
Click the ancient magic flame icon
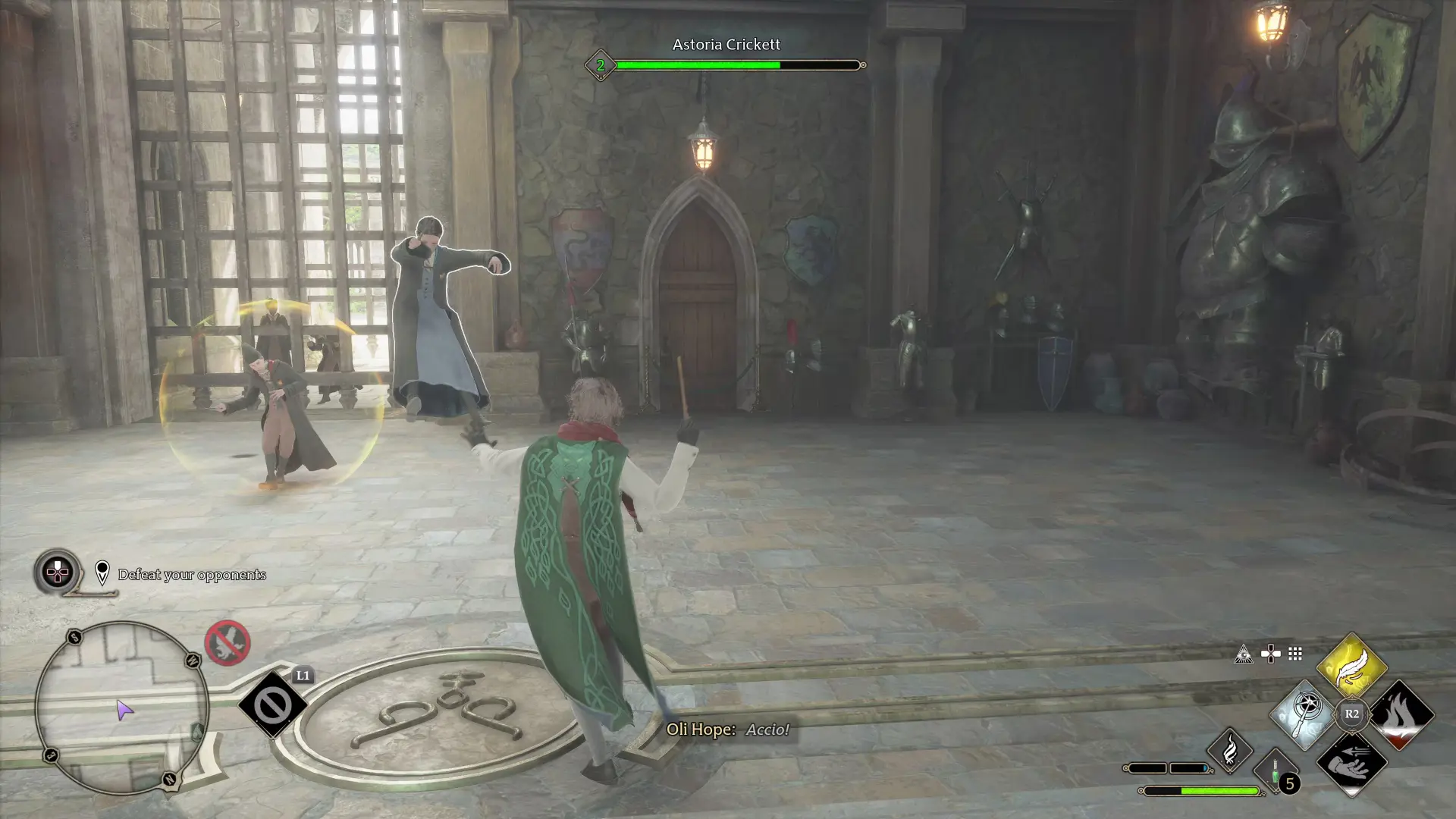click(1230, 752)
